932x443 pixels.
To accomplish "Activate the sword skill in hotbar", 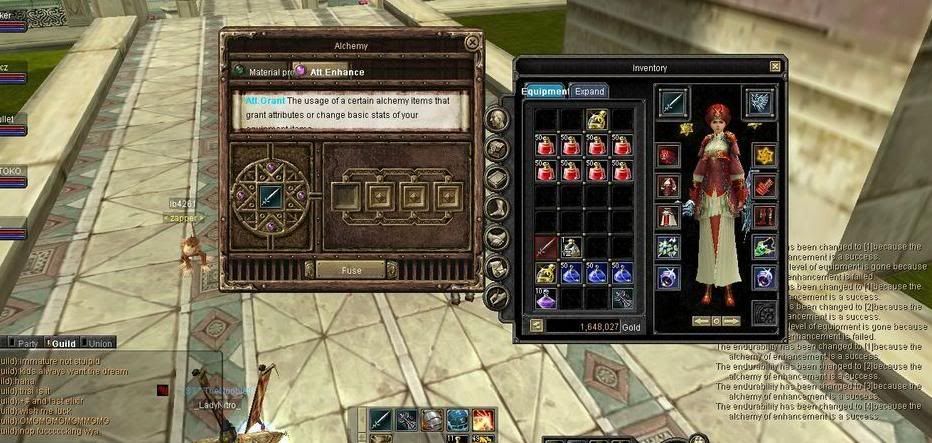I will coord(381,420).
